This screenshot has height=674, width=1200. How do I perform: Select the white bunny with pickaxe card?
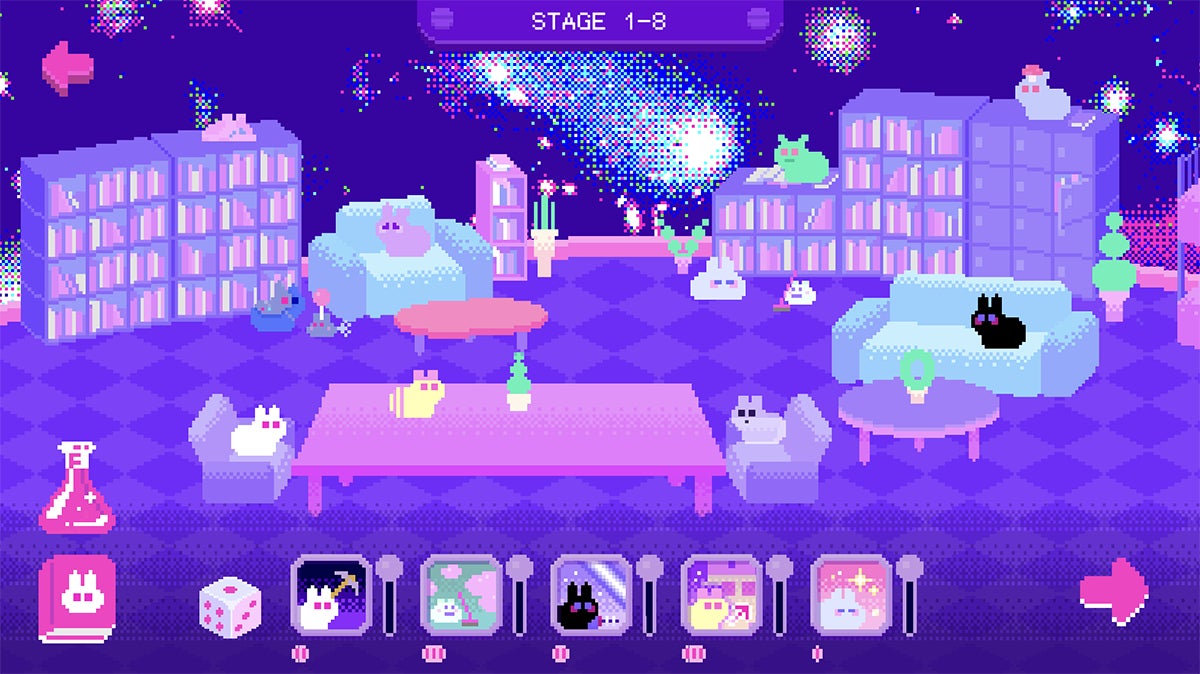331,594
